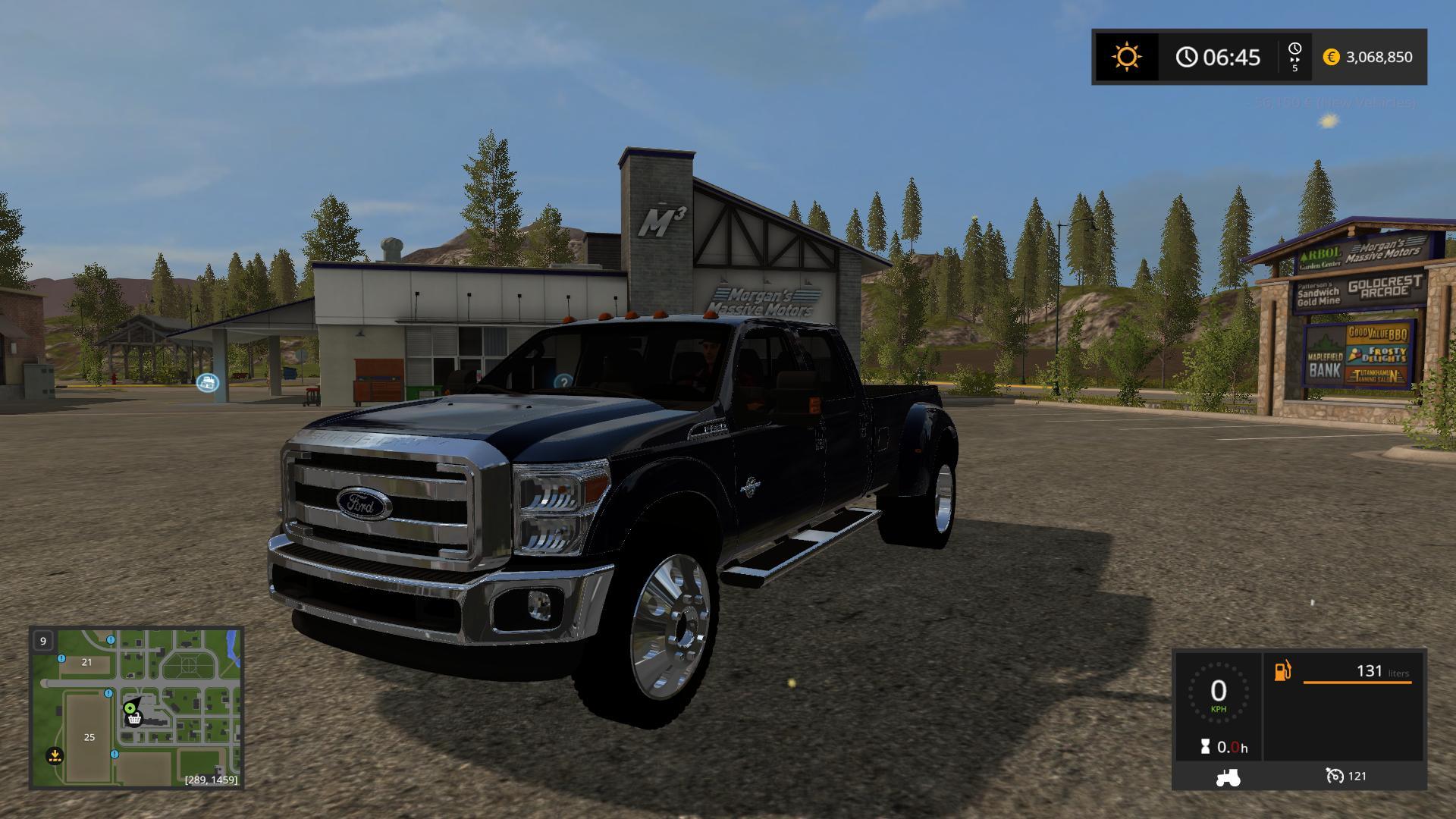Click the green player position marker

pos(130,708)
